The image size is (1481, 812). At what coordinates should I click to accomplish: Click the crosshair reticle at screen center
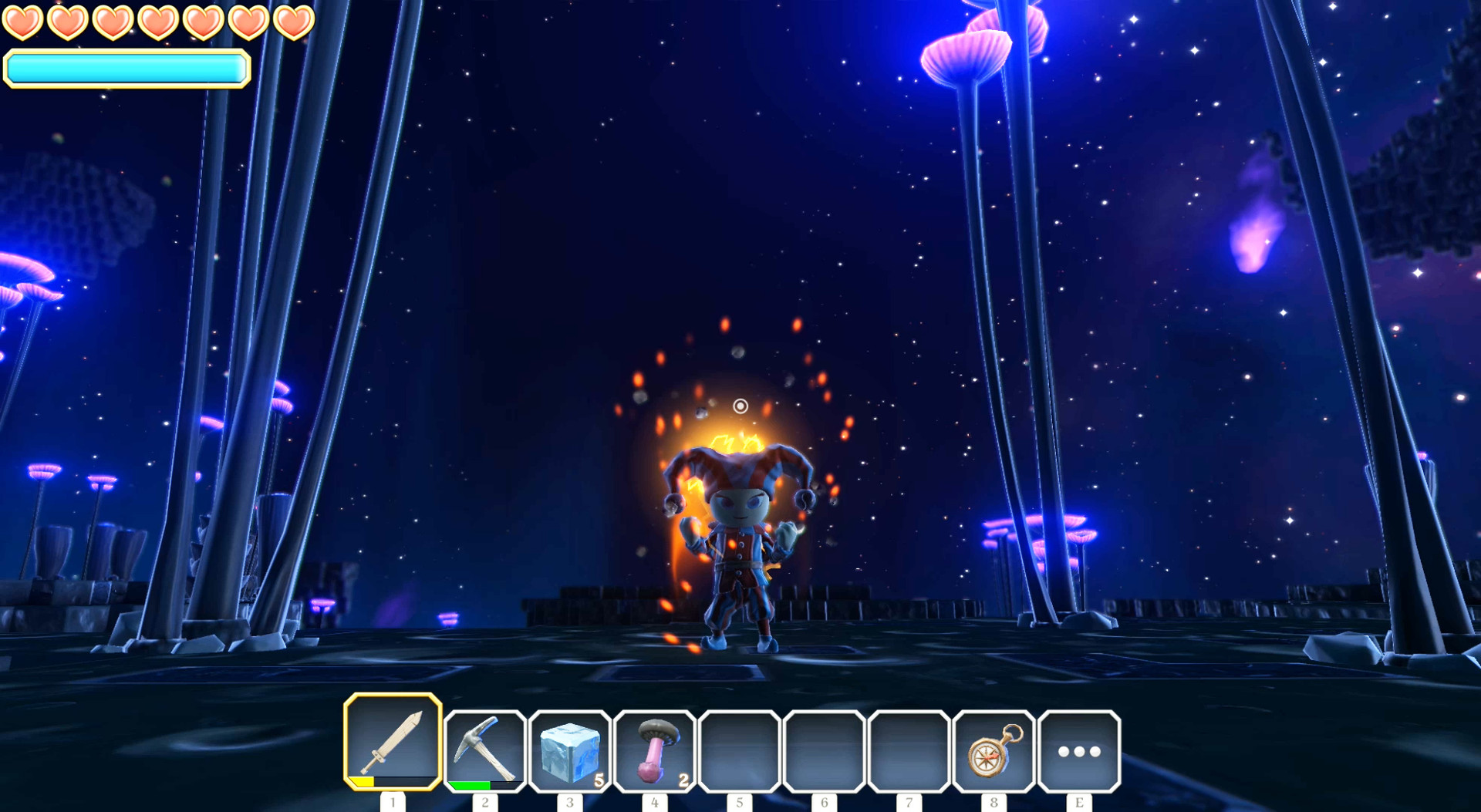740,406
